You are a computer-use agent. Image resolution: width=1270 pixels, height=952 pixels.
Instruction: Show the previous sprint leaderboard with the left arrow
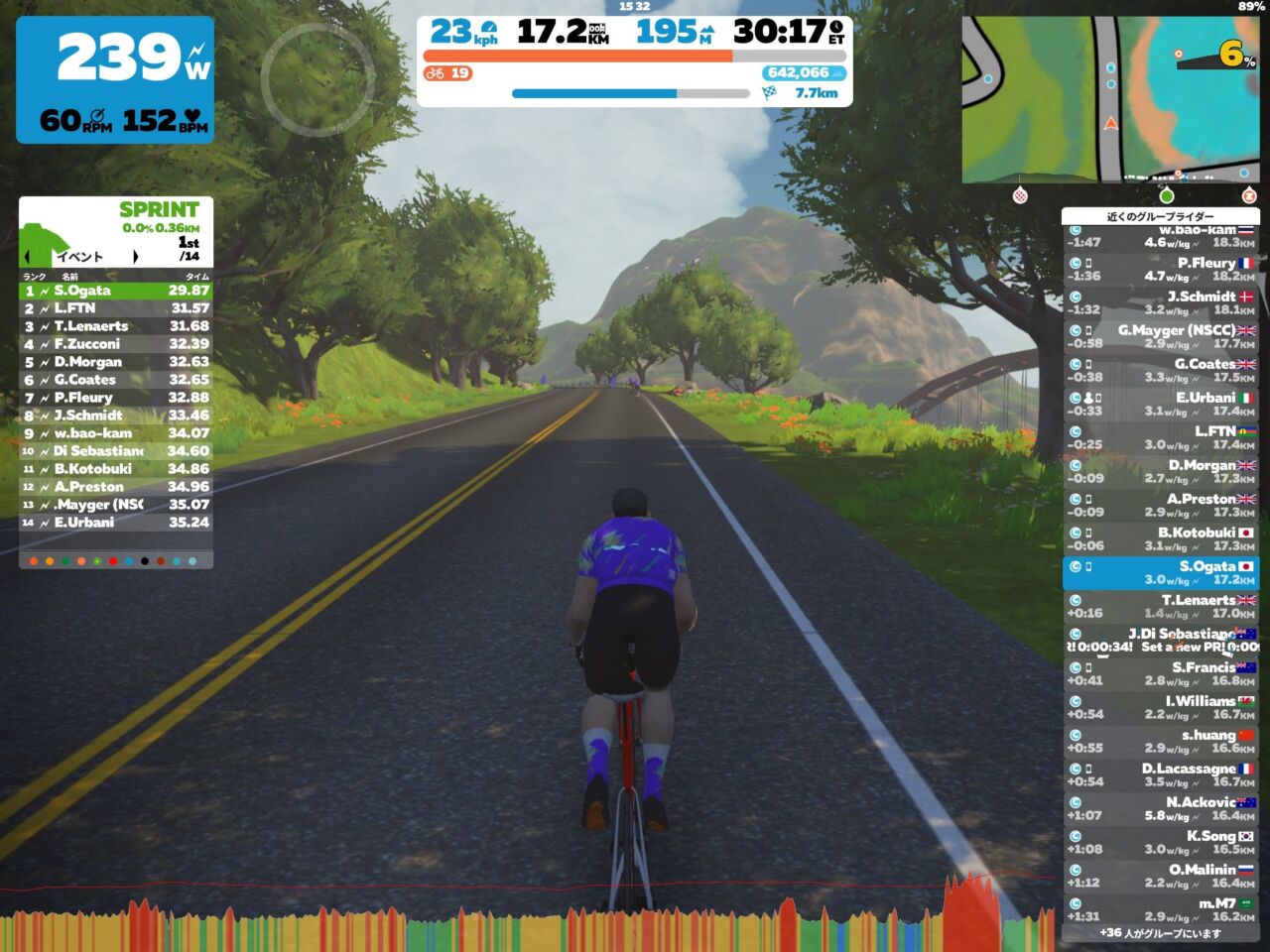click(29, 257)
